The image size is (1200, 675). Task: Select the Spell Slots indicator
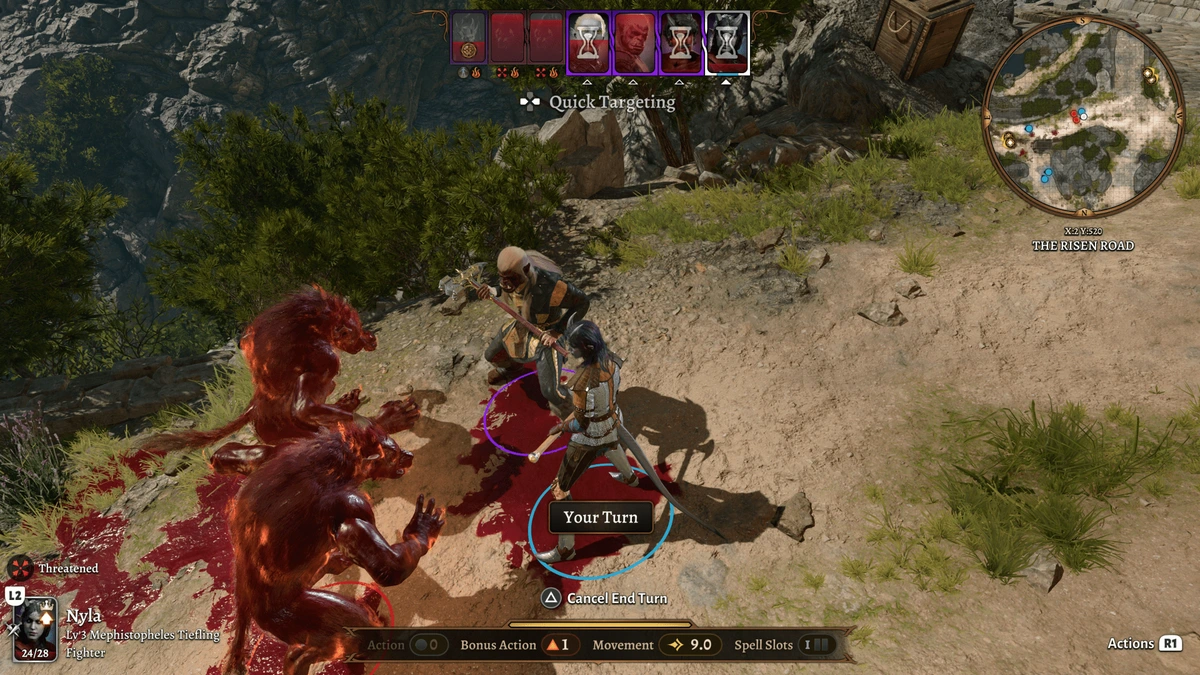(x=784, y=645)
